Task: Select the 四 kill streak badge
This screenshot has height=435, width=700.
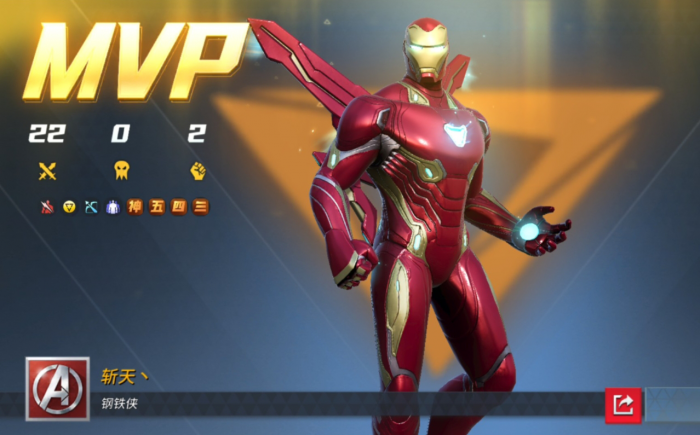Action: (x=178, y=207)
